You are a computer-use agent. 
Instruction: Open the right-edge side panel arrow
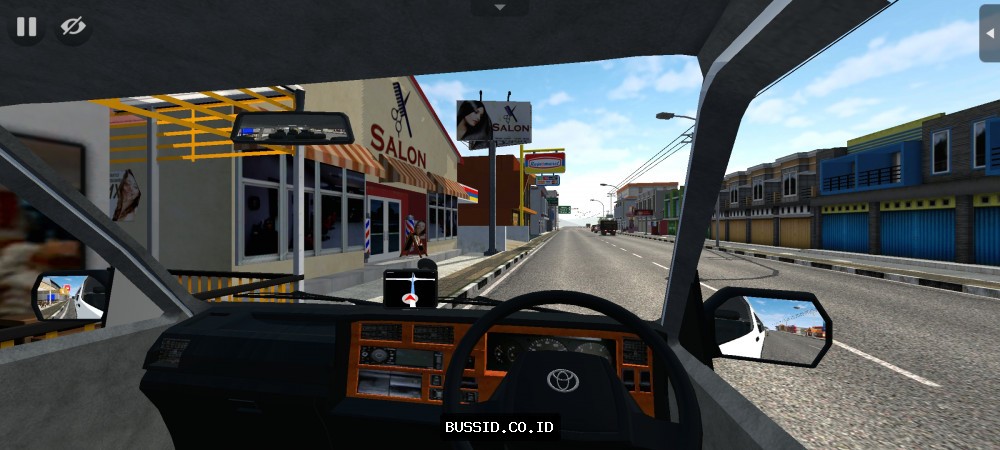[989, 33]
